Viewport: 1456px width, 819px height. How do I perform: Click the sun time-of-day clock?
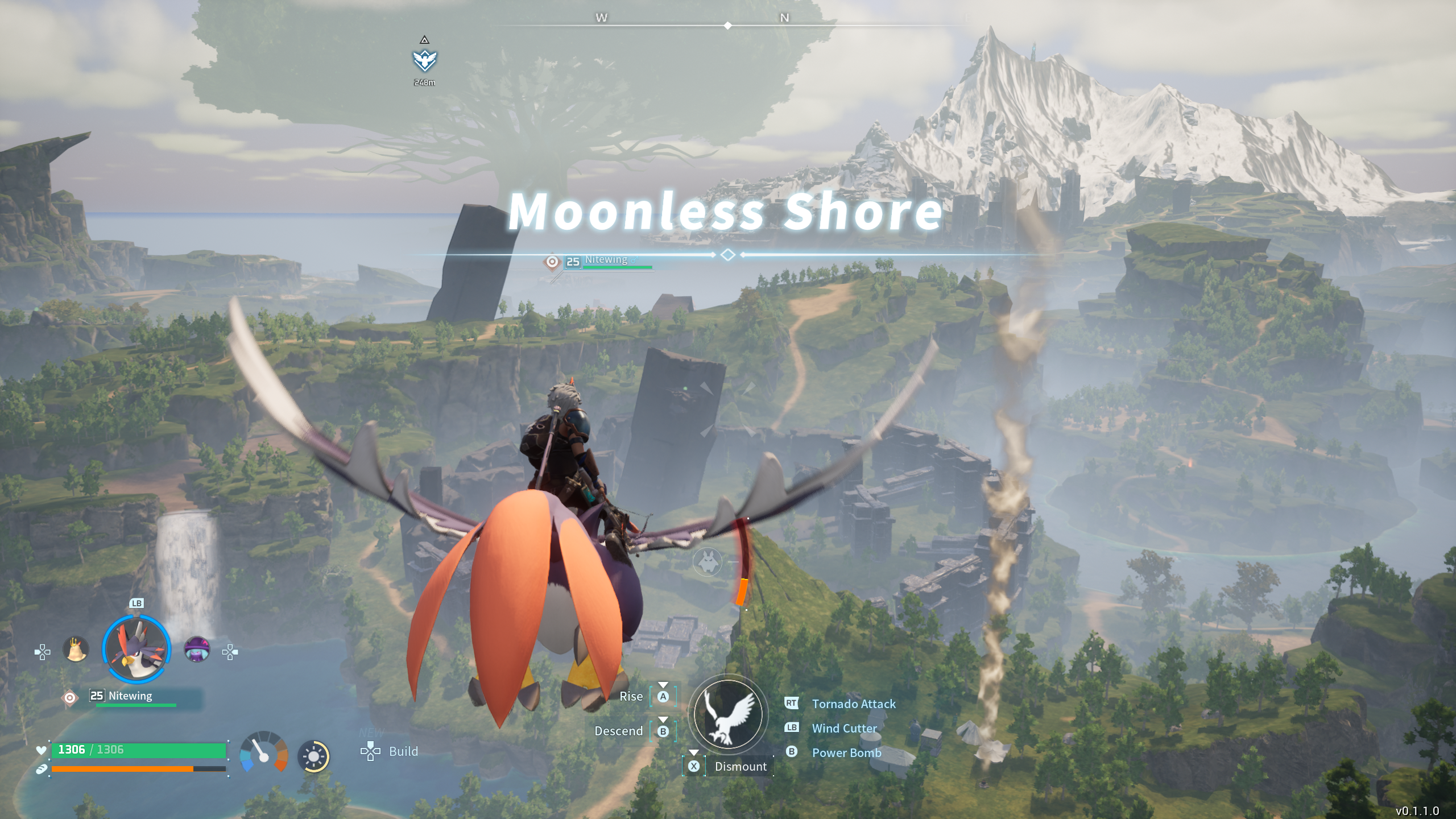coord(313,756)
